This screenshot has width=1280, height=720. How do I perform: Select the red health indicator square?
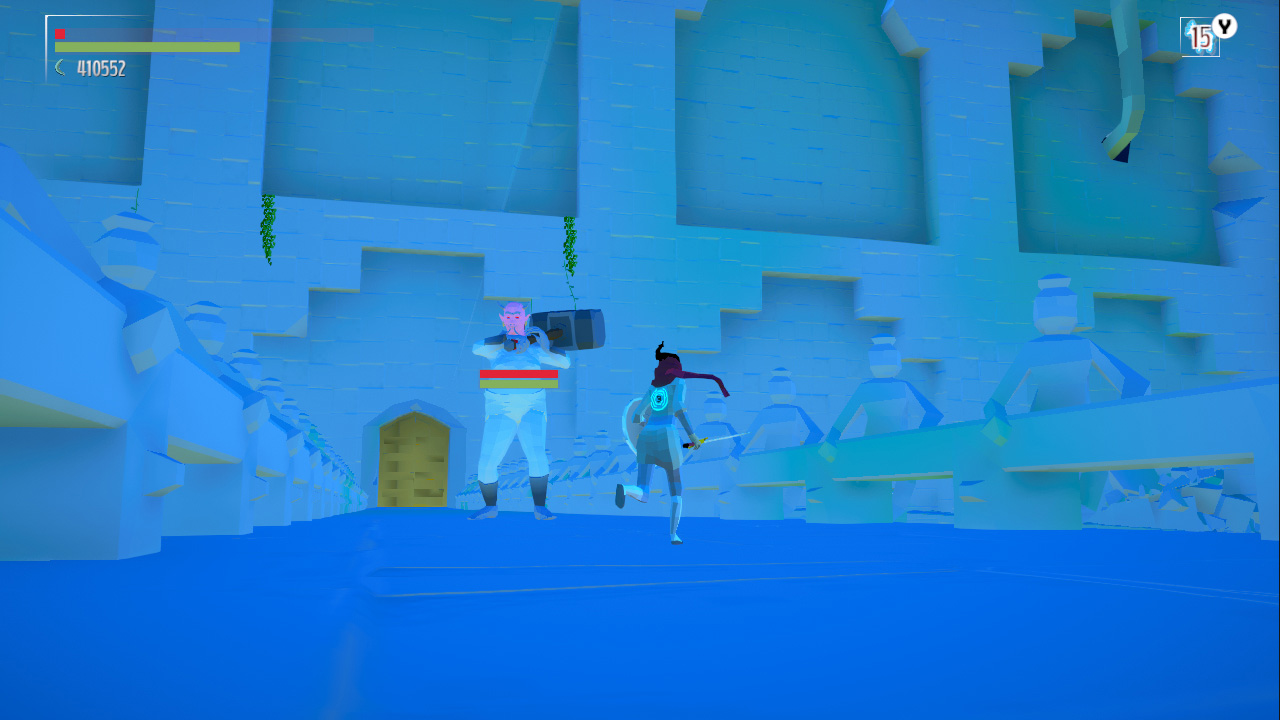tap(60, 32)
